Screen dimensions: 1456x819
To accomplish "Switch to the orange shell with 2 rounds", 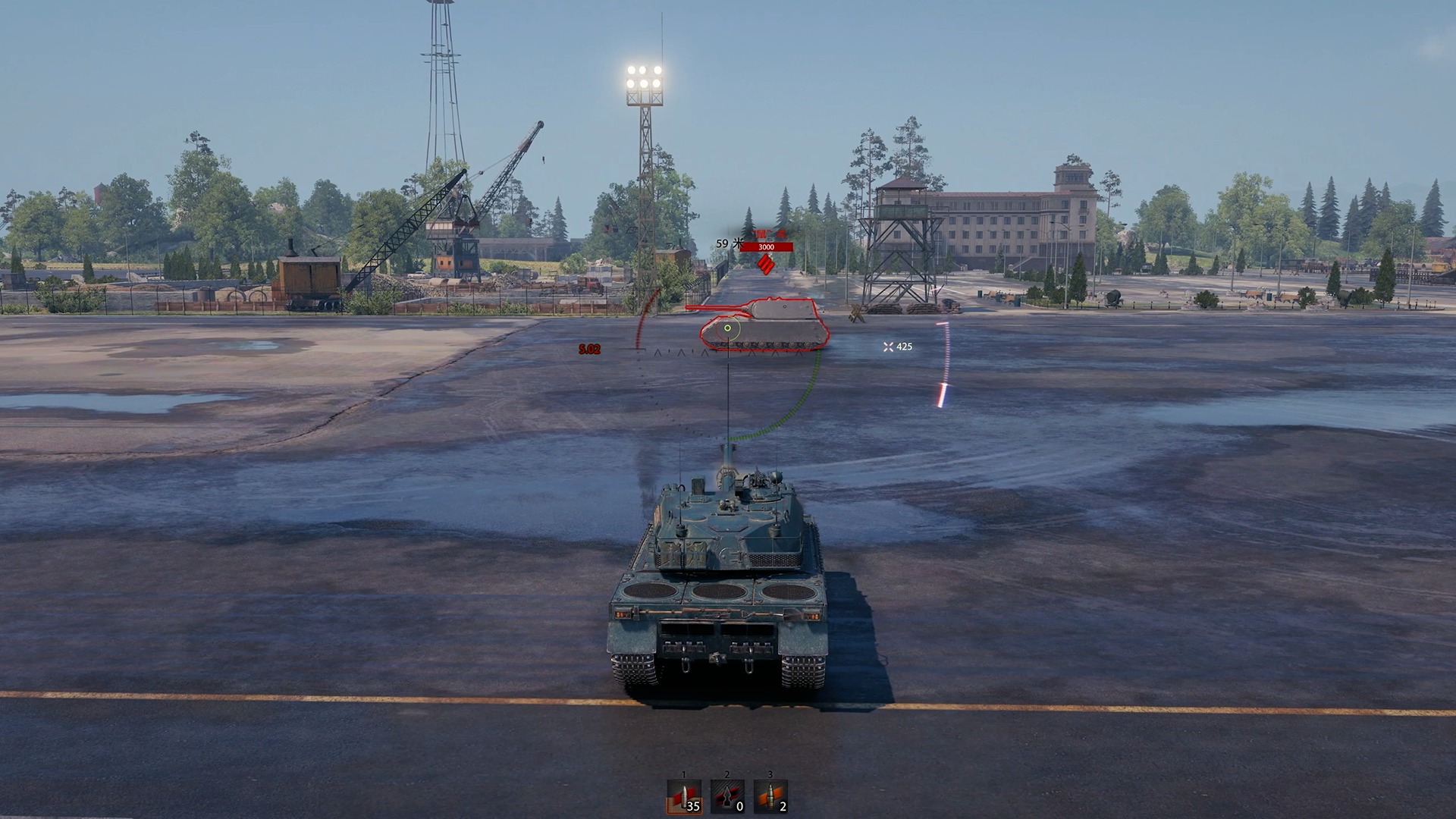I will coord(770,797).
